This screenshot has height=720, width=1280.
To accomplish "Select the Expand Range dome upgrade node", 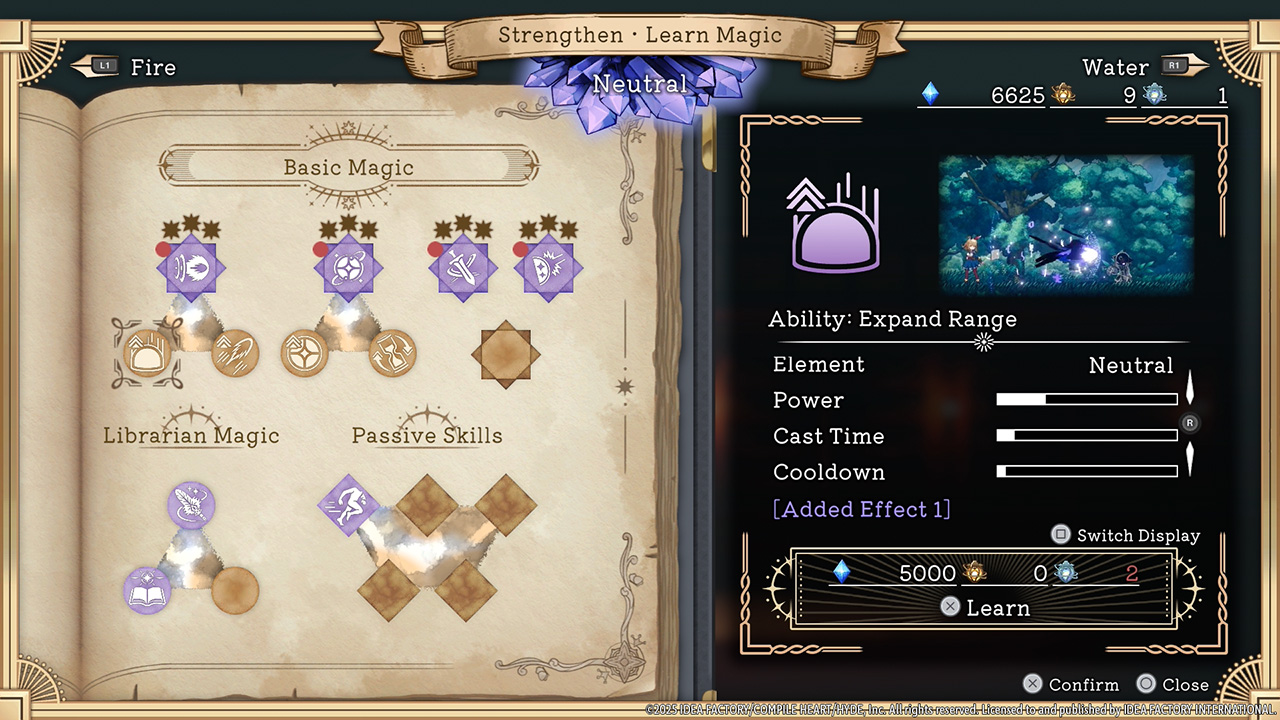I will click(x=147, y=353).
